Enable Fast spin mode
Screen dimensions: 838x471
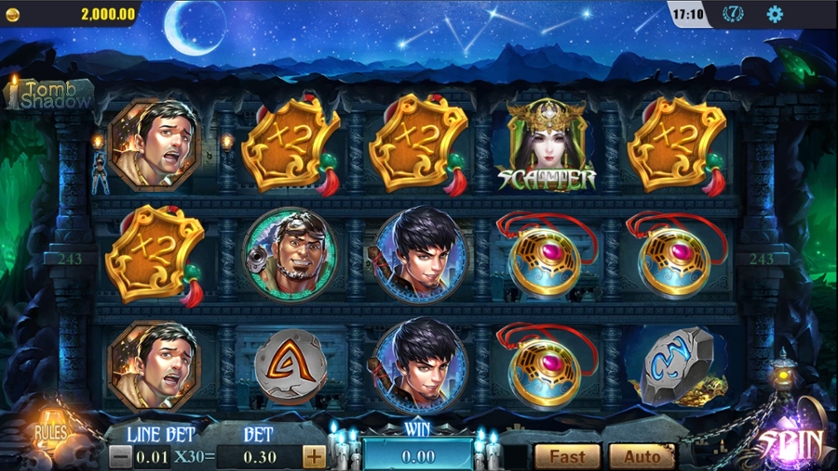[x=566, y=457]
